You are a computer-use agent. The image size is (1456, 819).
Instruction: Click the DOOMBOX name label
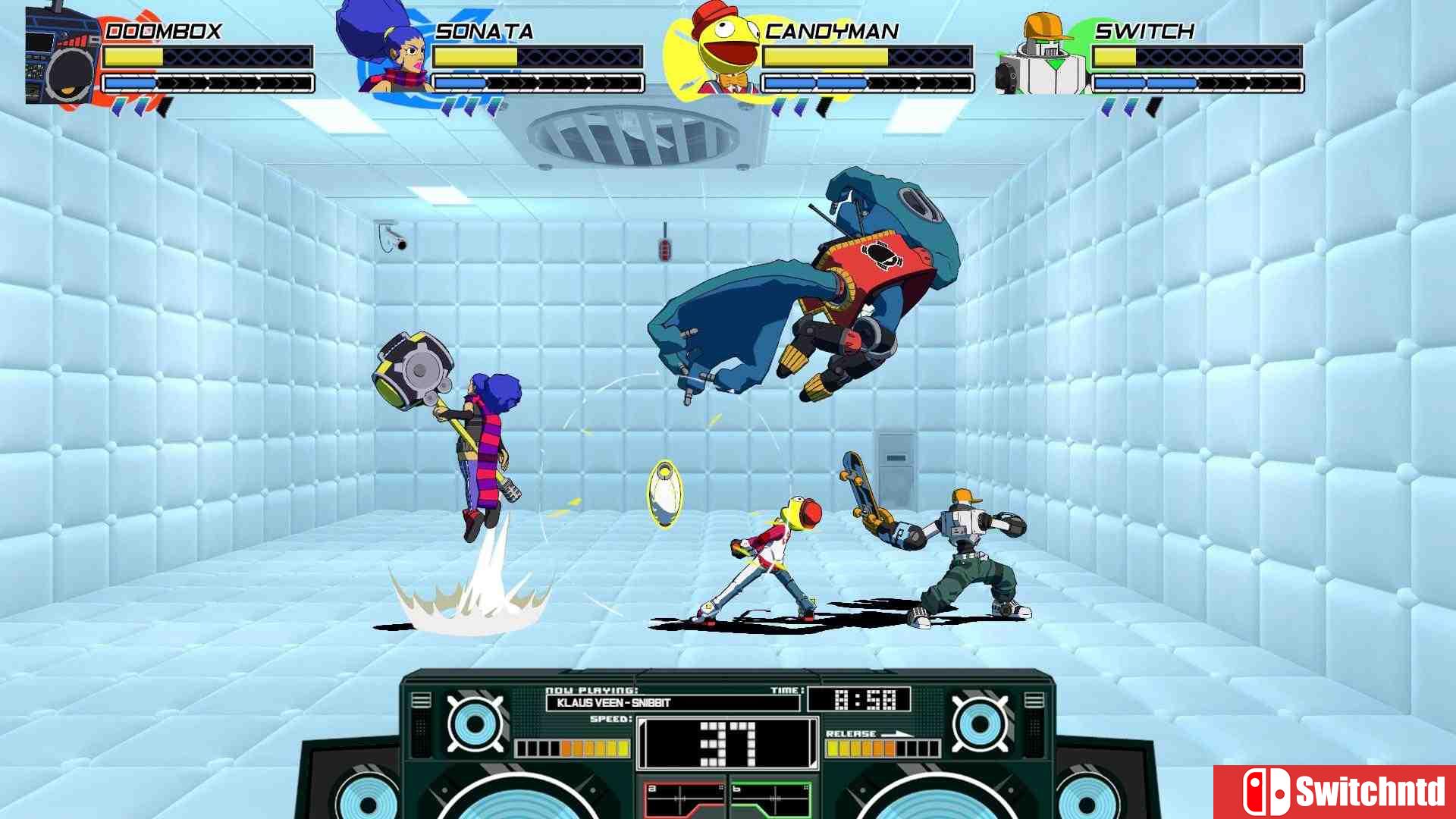pyautogui.click(x=163, y=30)
